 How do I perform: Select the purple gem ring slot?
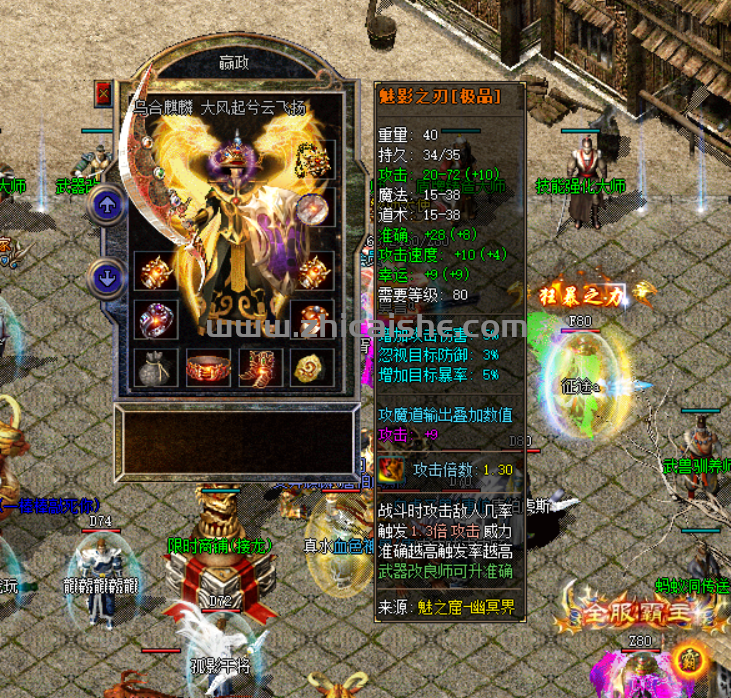point(155,319)
